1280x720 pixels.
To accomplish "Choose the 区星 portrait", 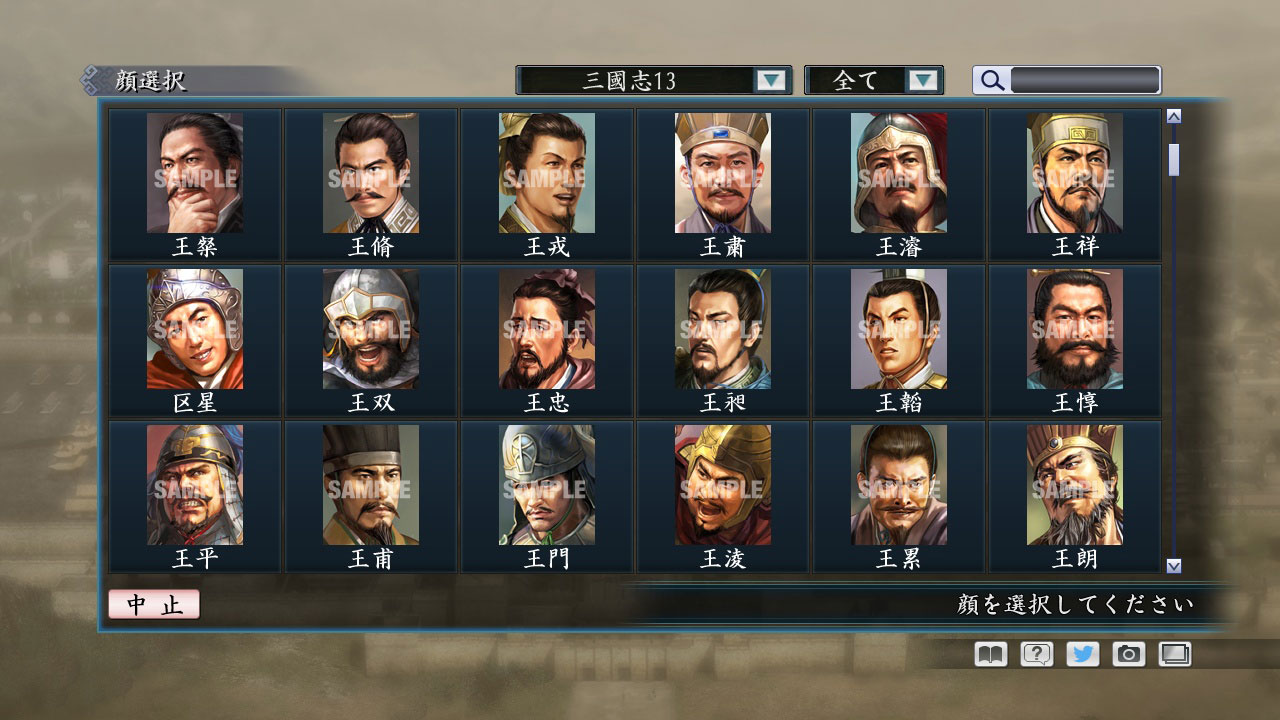I will point(193,330).
